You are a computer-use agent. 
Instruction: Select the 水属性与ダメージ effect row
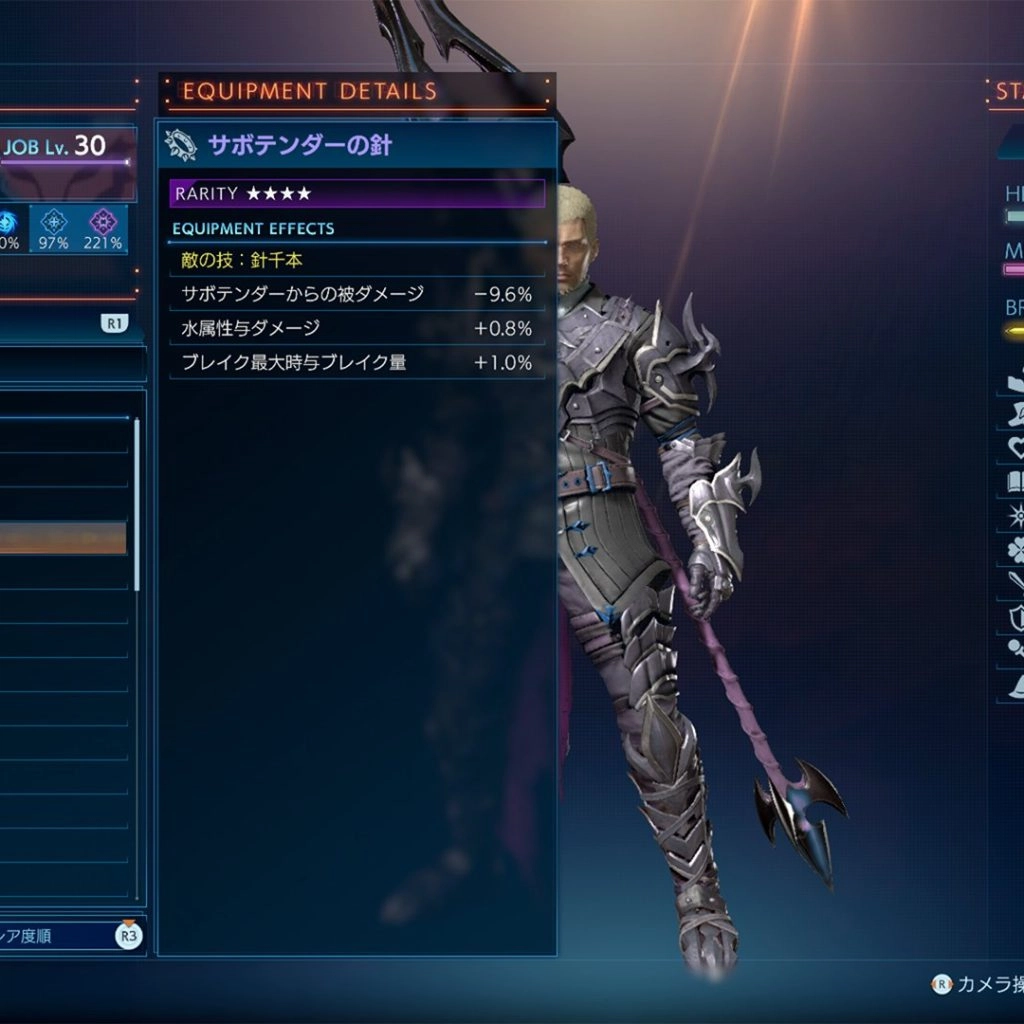[357, 328]
